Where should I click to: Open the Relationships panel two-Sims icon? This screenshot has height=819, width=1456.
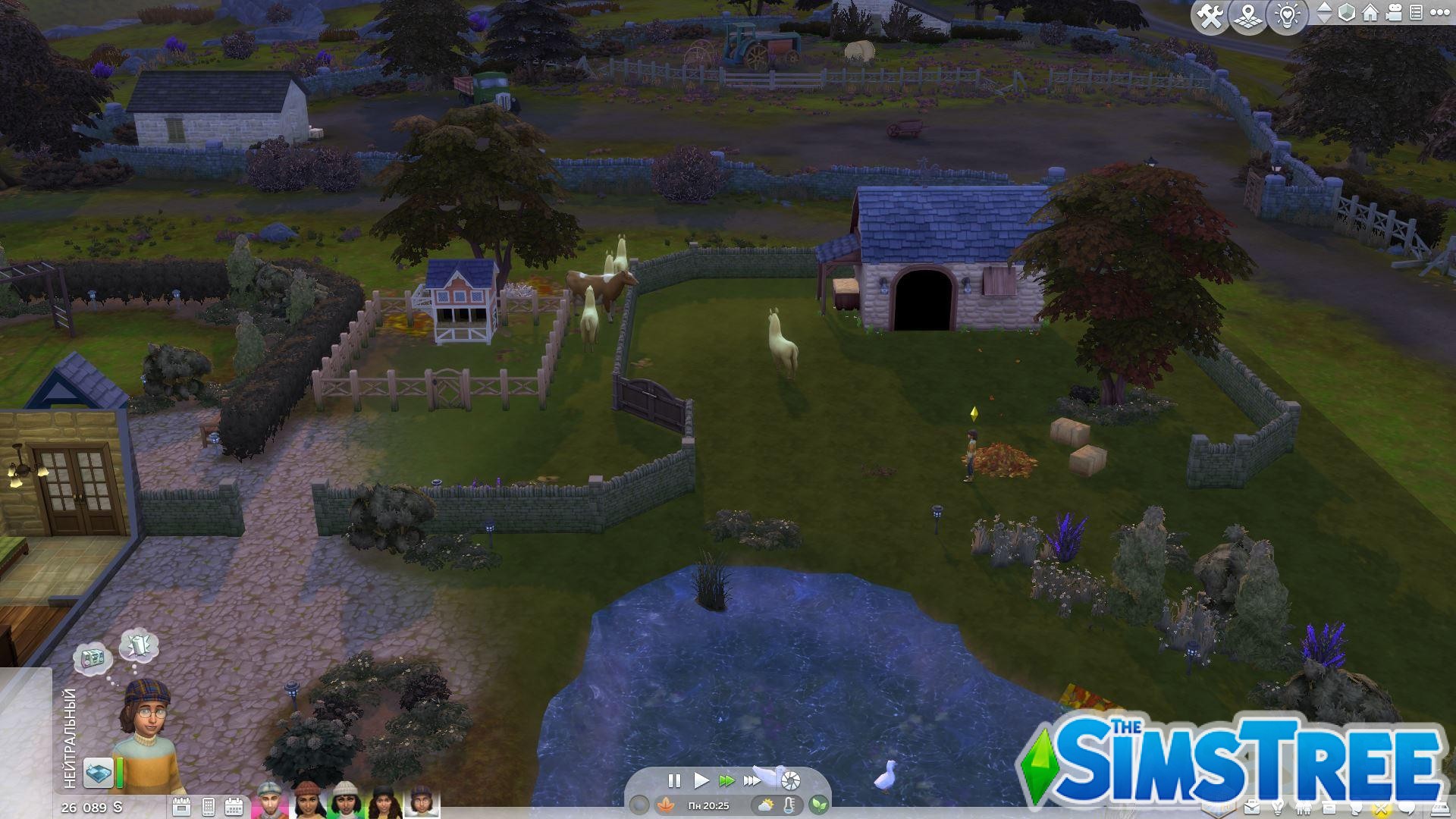pos(1303,808)
